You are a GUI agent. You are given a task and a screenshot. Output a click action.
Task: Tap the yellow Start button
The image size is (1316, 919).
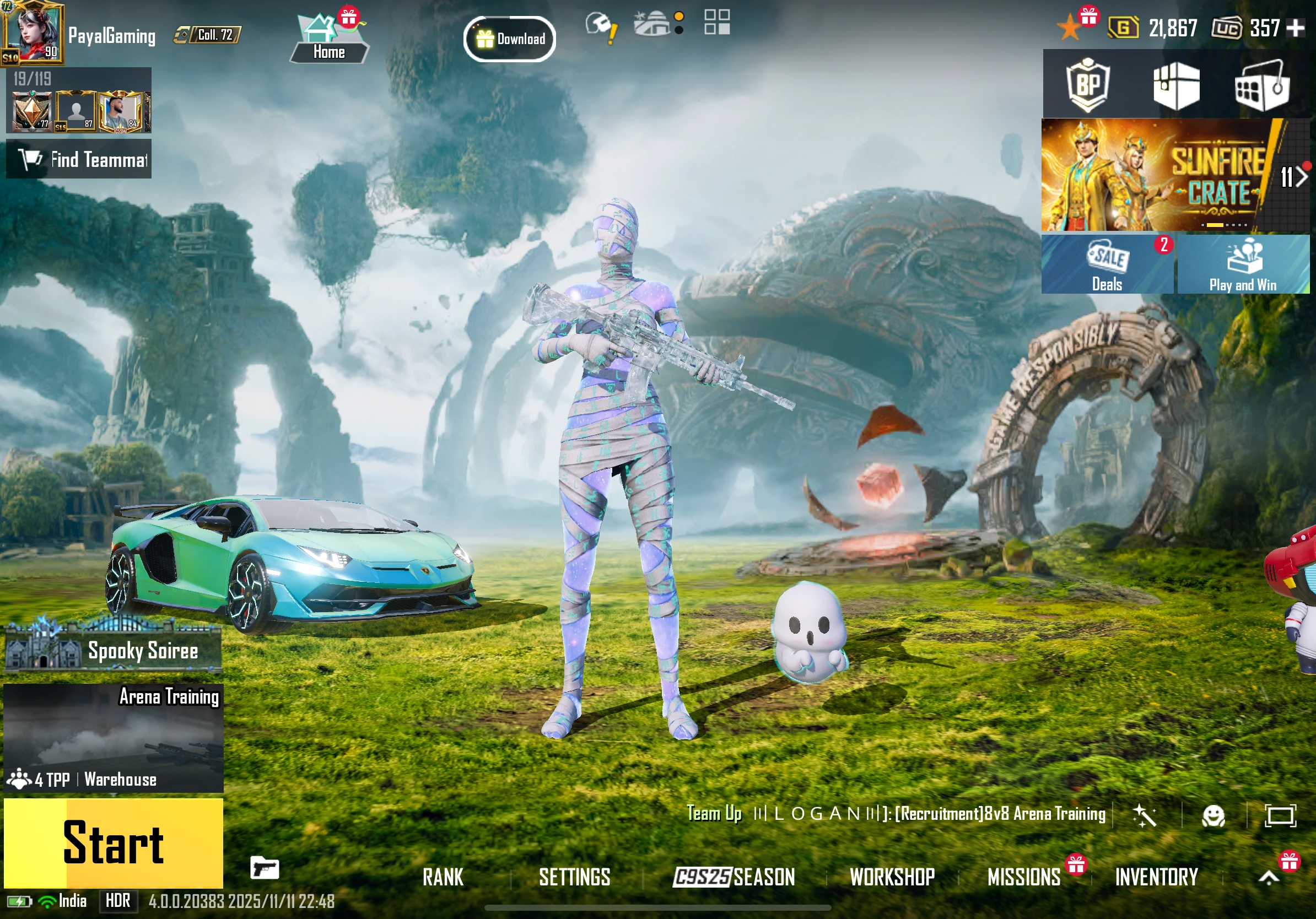tap(114, 842)
